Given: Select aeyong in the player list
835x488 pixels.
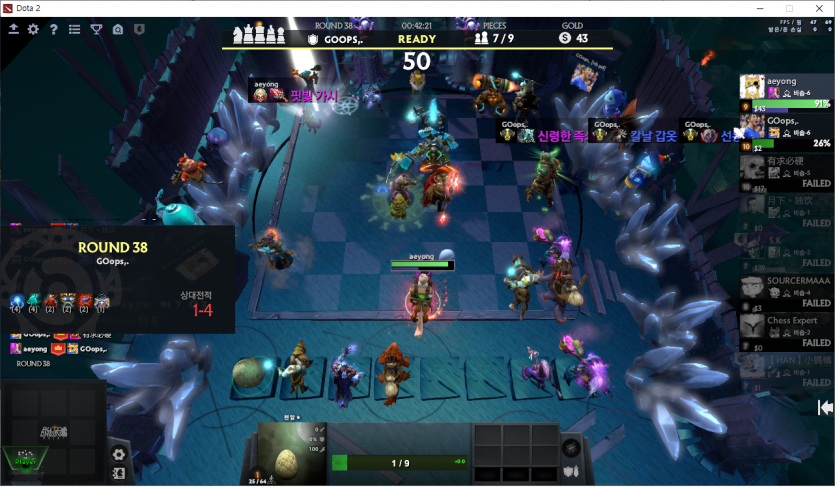Looking at the screenshot, I should tap(786, 91).
